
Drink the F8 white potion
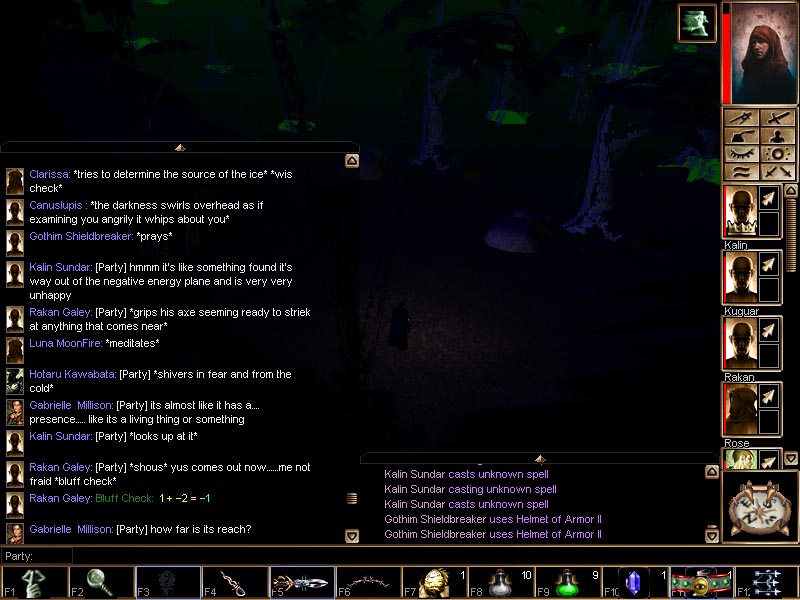502,582
